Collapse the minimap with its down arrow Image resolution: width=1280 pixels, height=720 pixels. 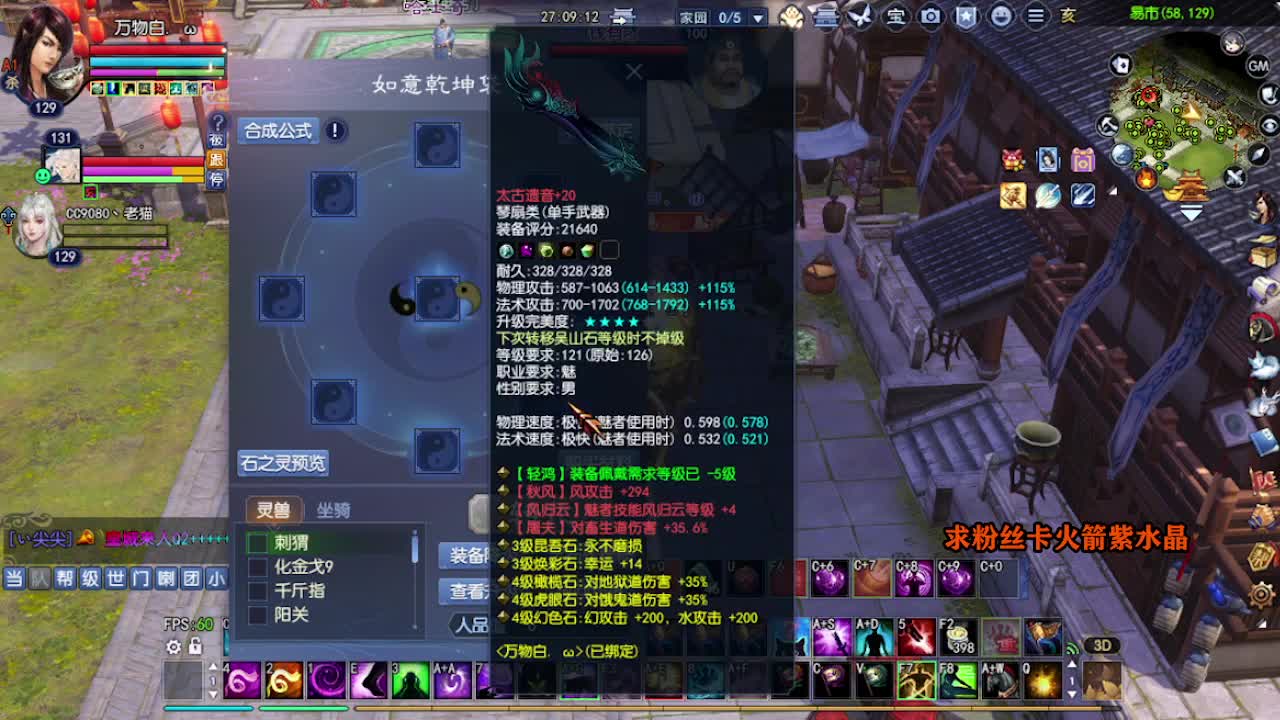coord(1189,212)
